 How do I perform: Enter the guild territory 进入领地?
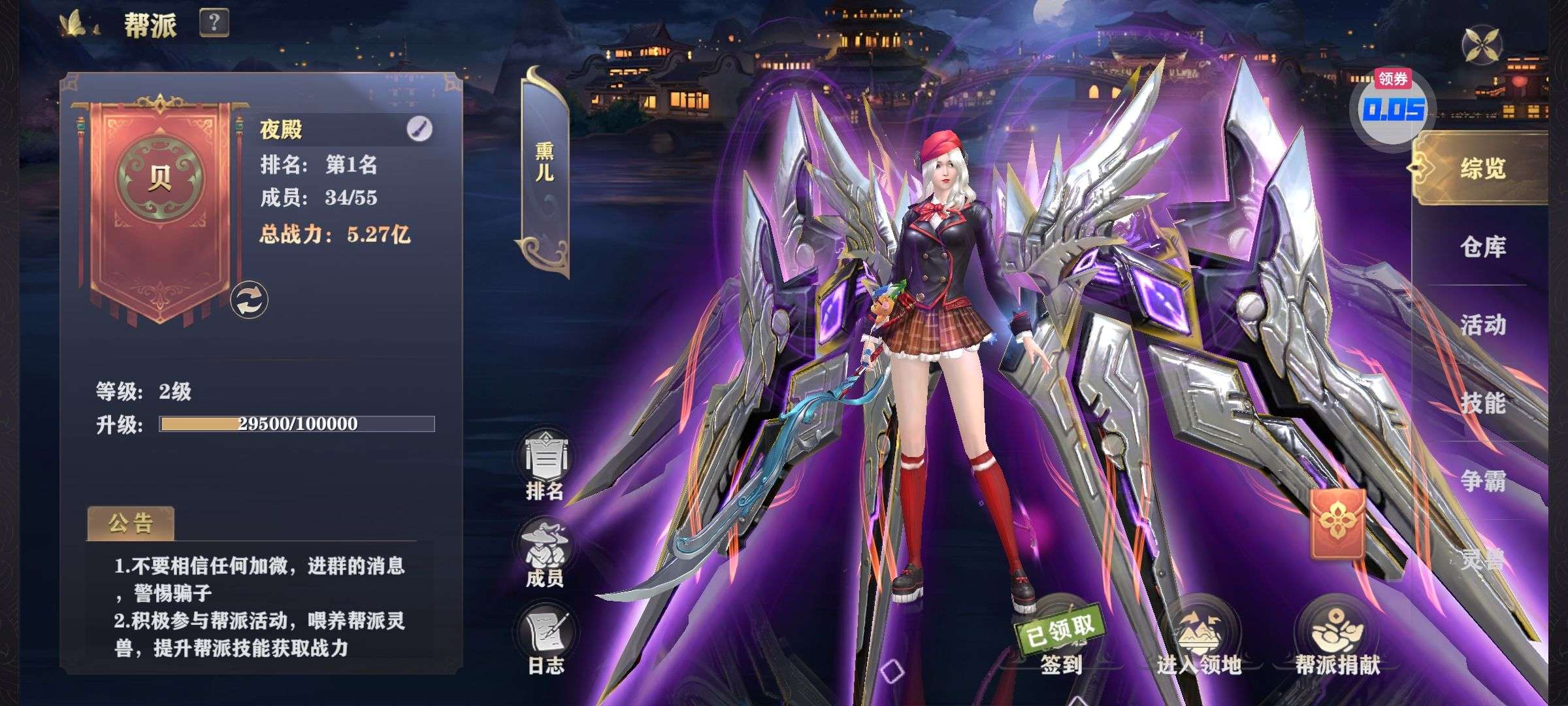(1199, 641)
